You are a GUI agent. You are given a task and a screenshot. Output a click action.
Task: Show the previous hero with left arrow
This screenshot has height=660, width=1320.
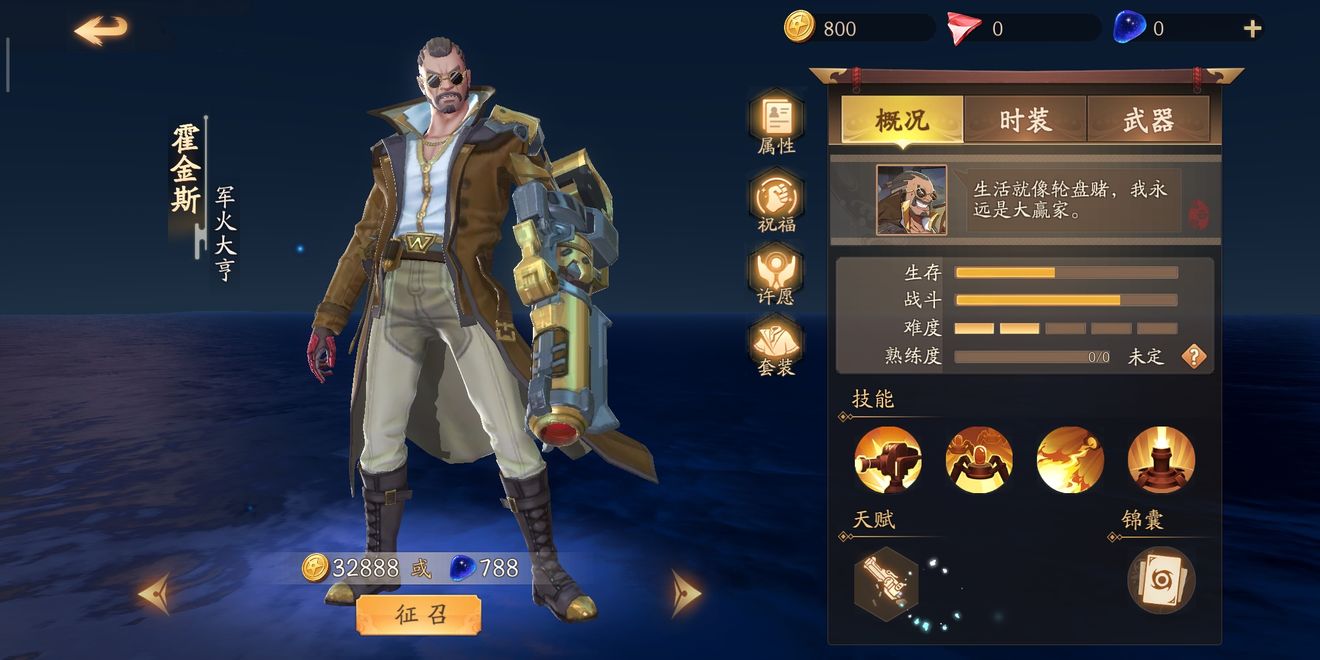(153, 594)
